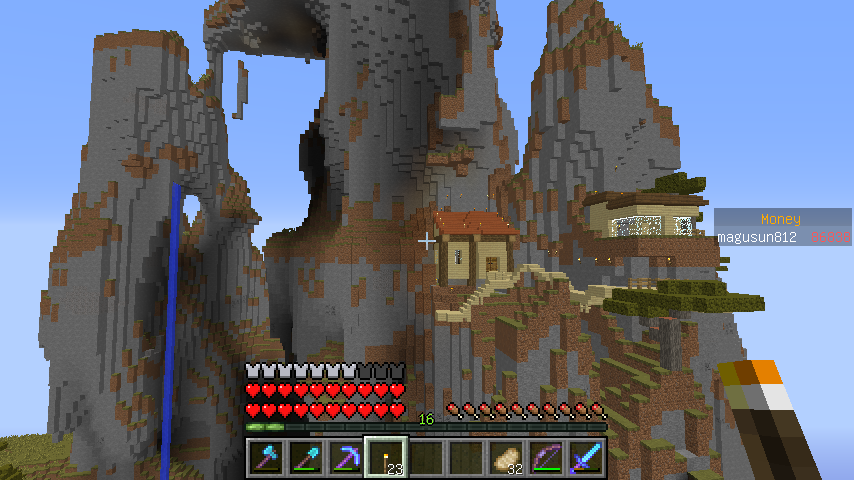
Task: Equip the enchanted bow slot
Action: [x=546, y=458]
